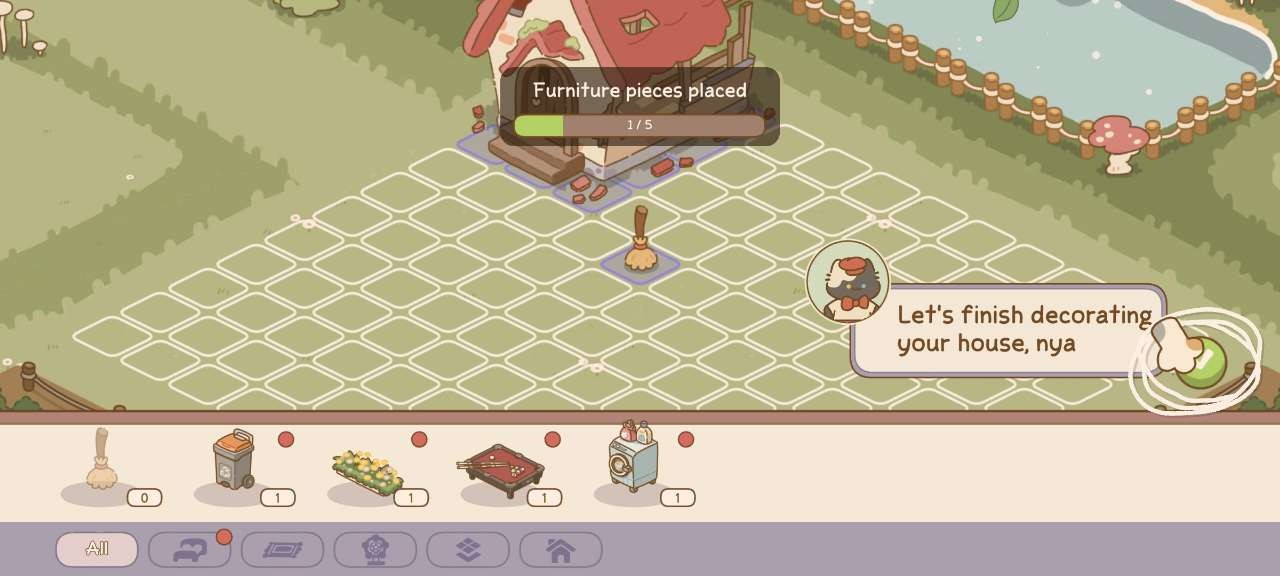Open the flower decoration category tab
The image size is (1280, 576).
375,549
